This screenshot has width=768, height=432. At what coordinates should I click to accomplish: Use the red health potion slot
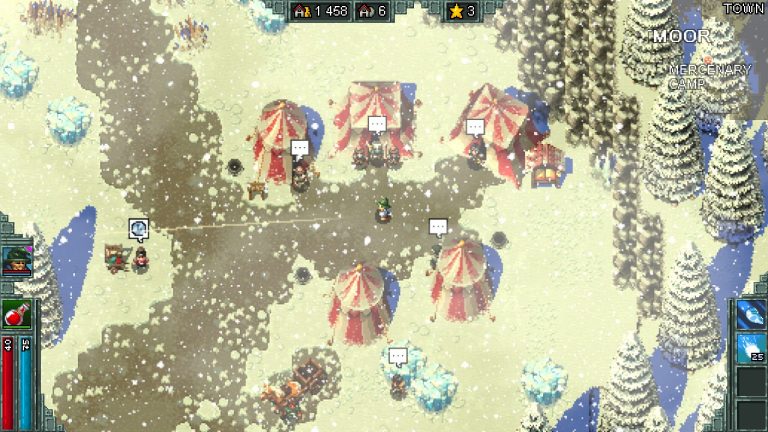point(16,314)
